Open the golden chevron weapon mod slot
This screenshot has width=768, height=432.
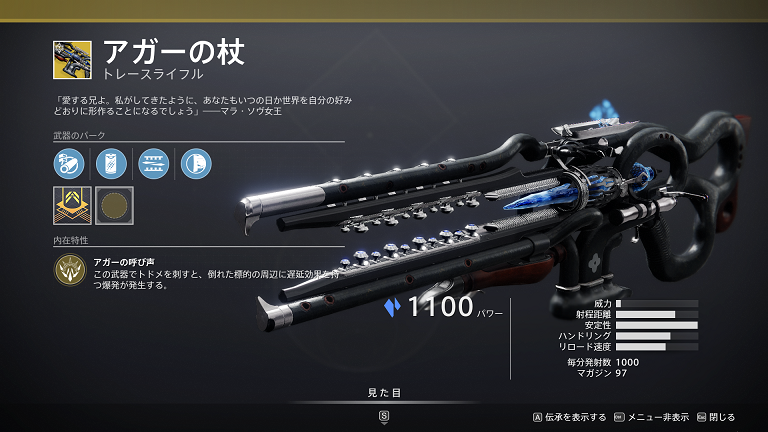pos(72,205)
